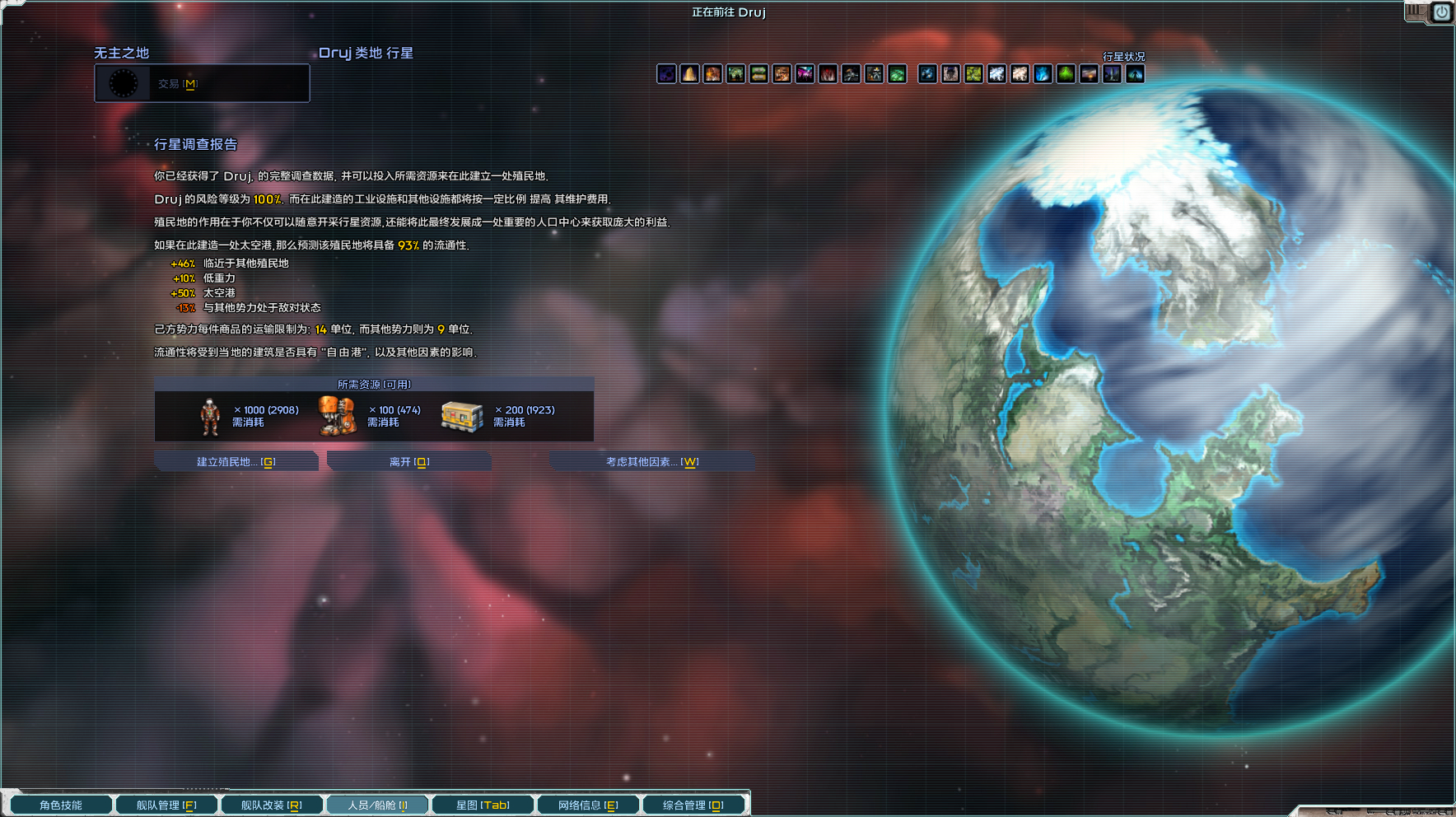Click the golden tower planet status icon

pos(690,74)
